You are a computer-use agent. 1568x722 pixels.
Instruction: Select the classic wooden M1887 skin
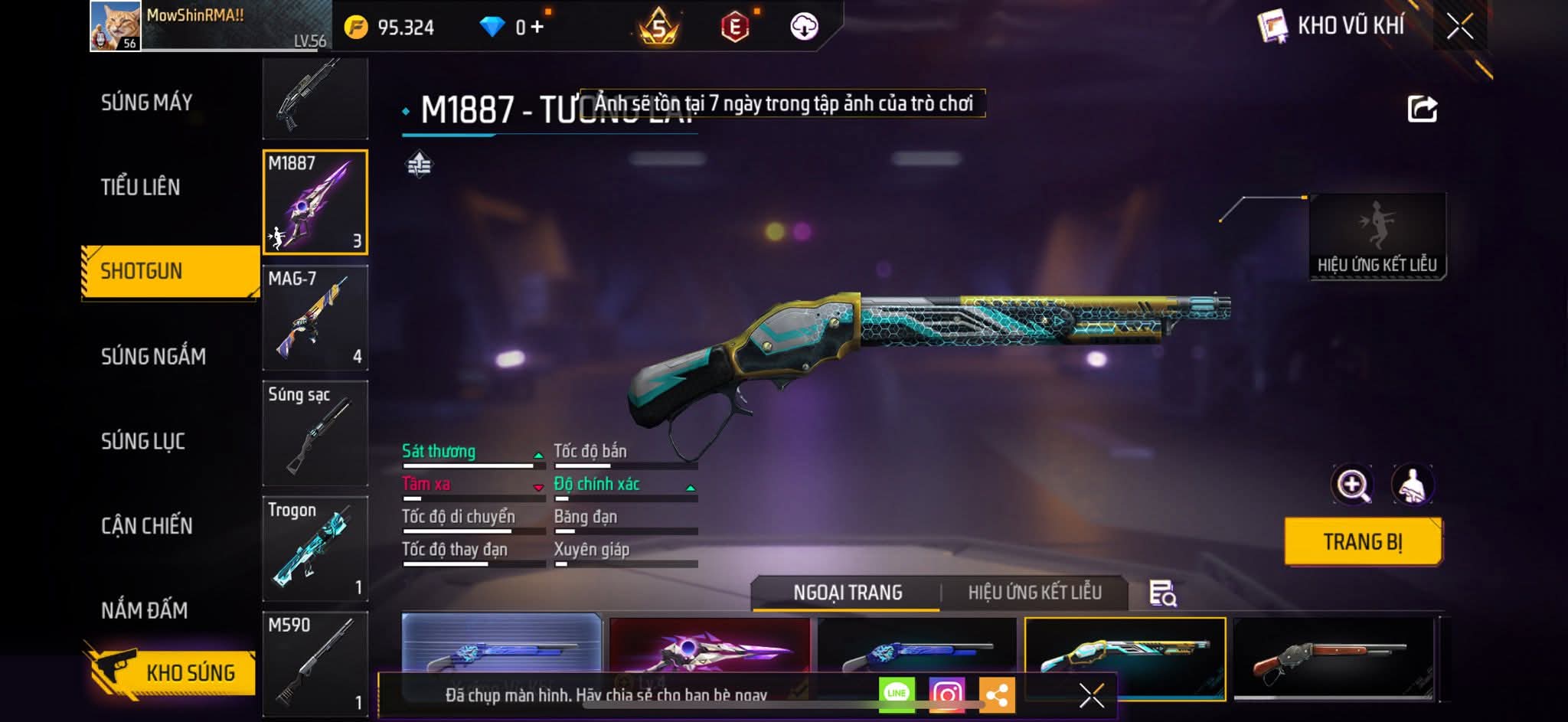tap(1333, 658)
